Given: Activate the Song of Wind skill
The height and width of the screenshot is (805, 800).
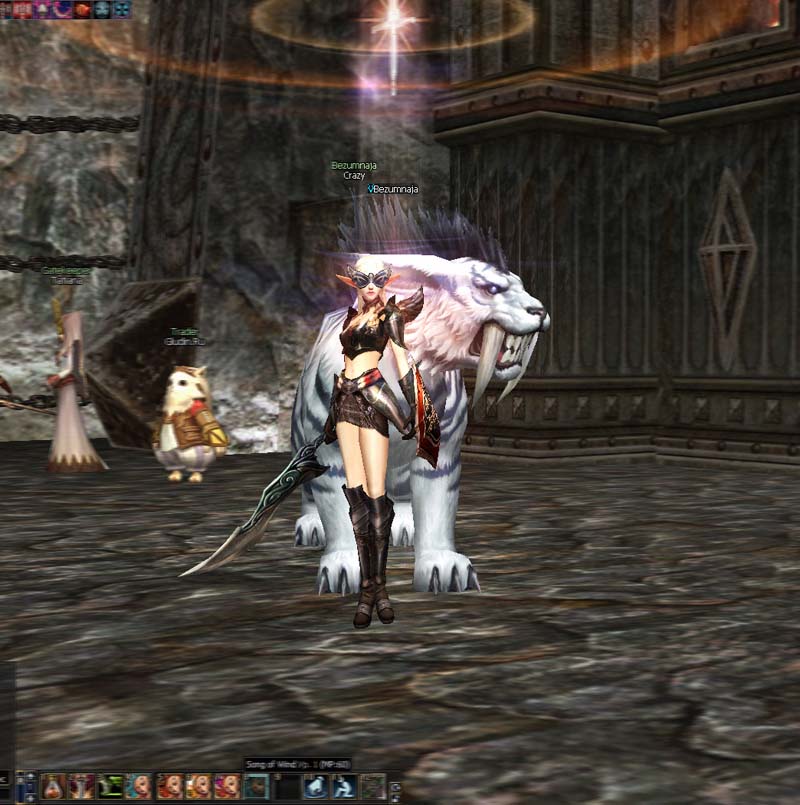Looking at the screenshot, I should [x=256, y=786].
